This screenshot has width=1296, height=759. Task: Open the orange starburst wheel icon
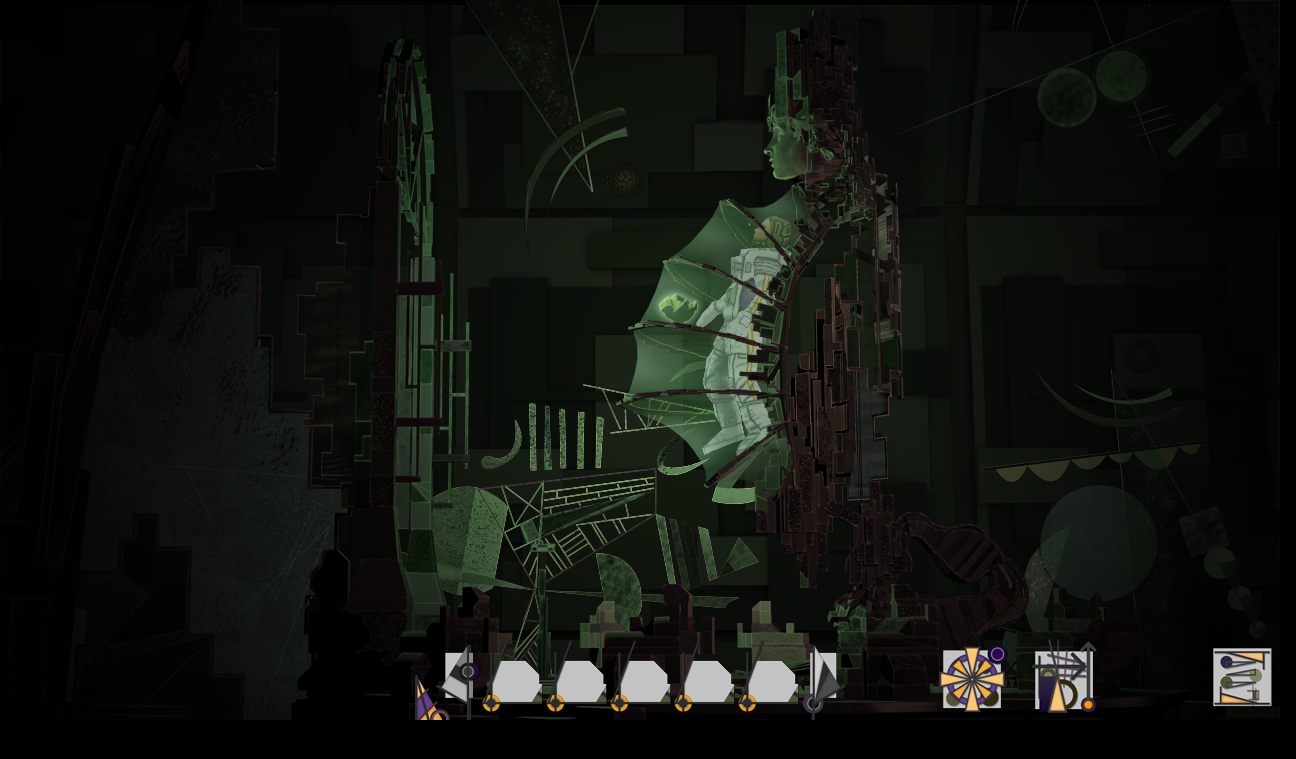[972, 679]
